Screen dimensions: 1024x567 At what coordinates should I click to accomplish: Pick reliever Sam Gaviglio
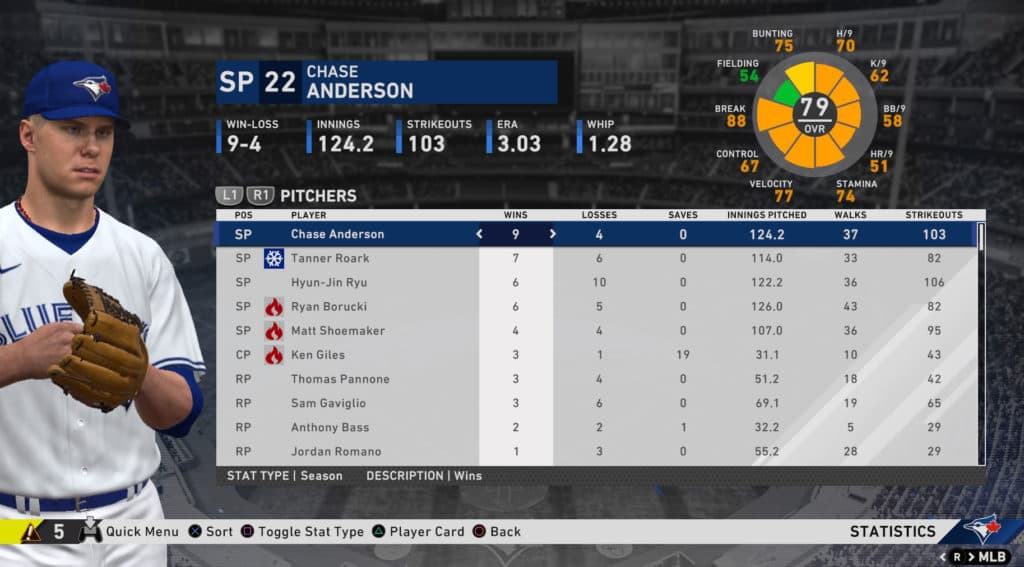click(328, 403)
